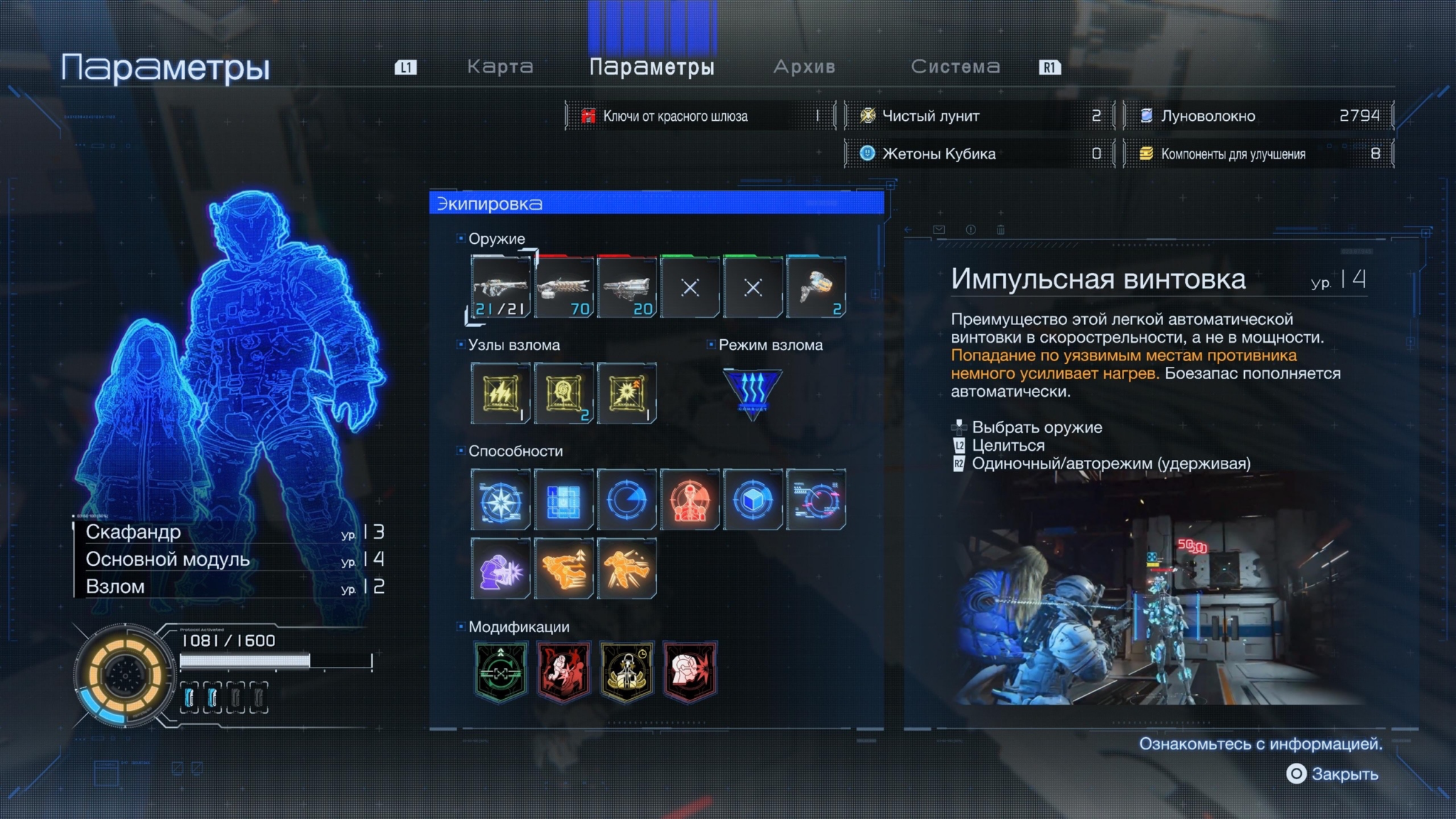Select the blue grid ability icon

564,500
